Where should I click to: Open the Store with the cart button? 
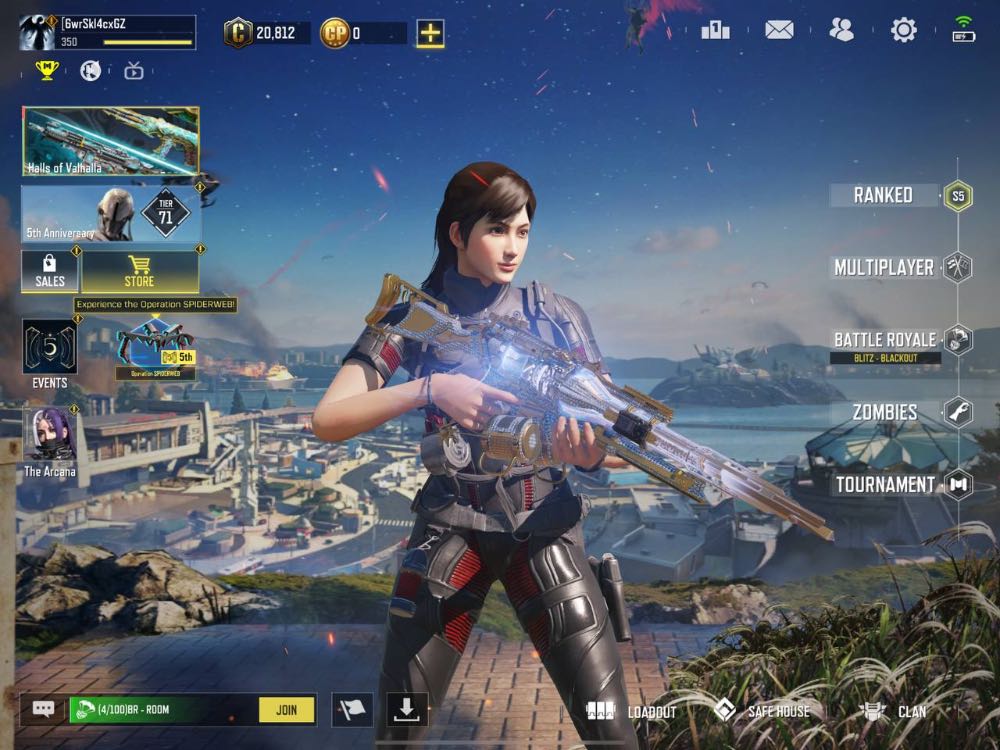click(x=139, y=271)
